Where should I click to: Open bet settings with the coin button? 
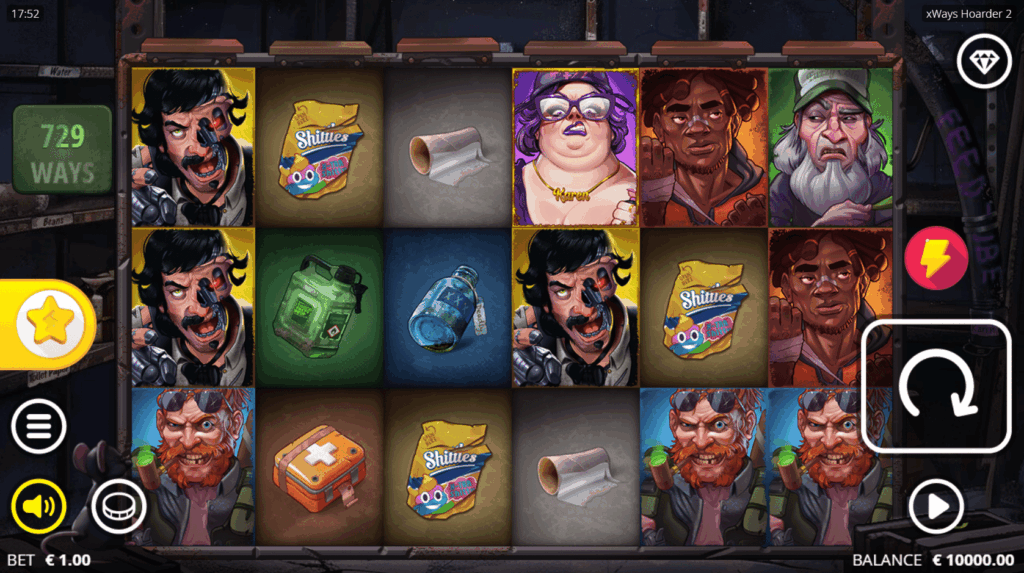click(x=118, y=507)
